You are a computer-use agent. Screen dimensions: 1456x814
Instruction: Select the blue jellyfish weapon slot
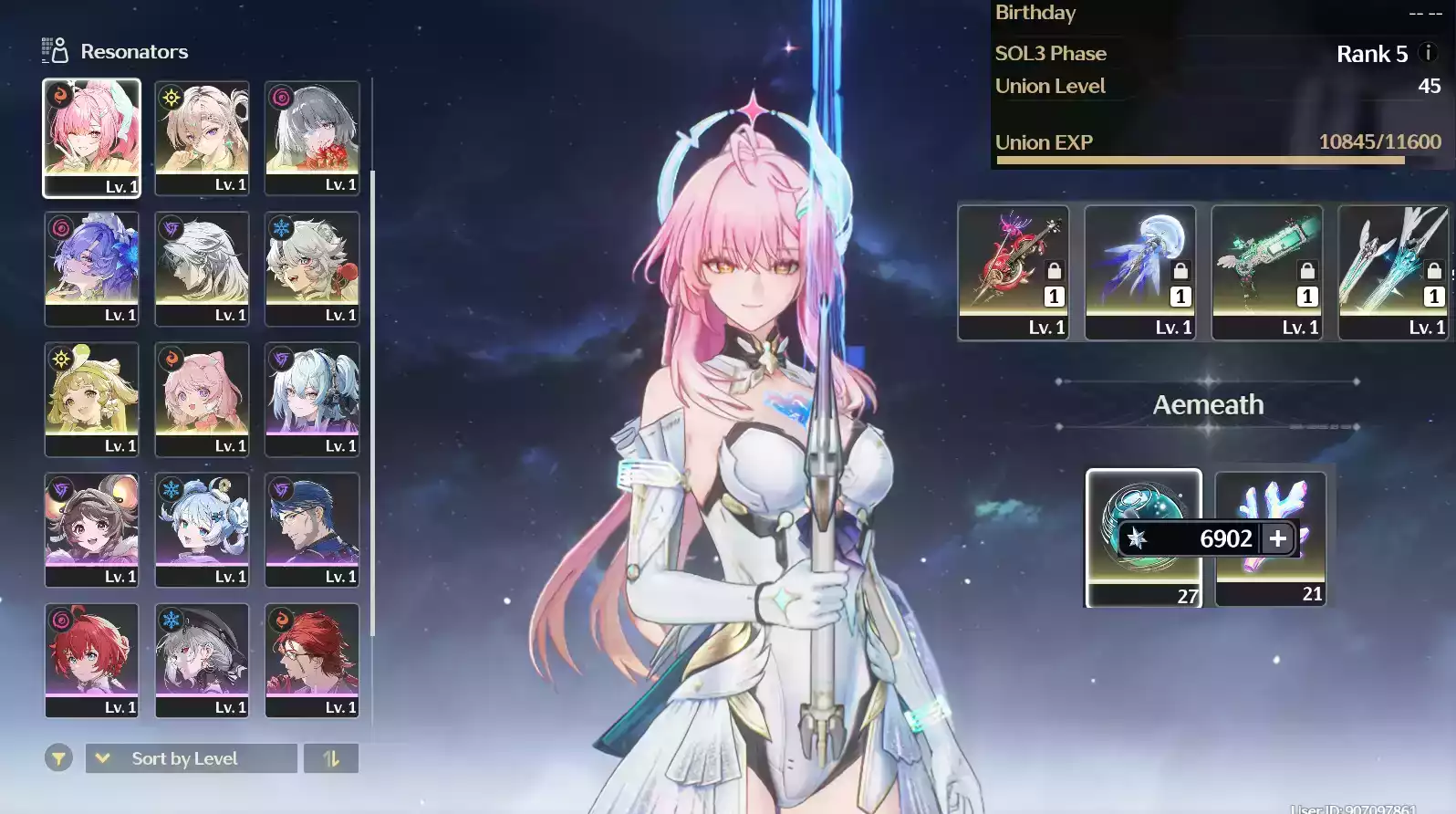coord(1139,272)
